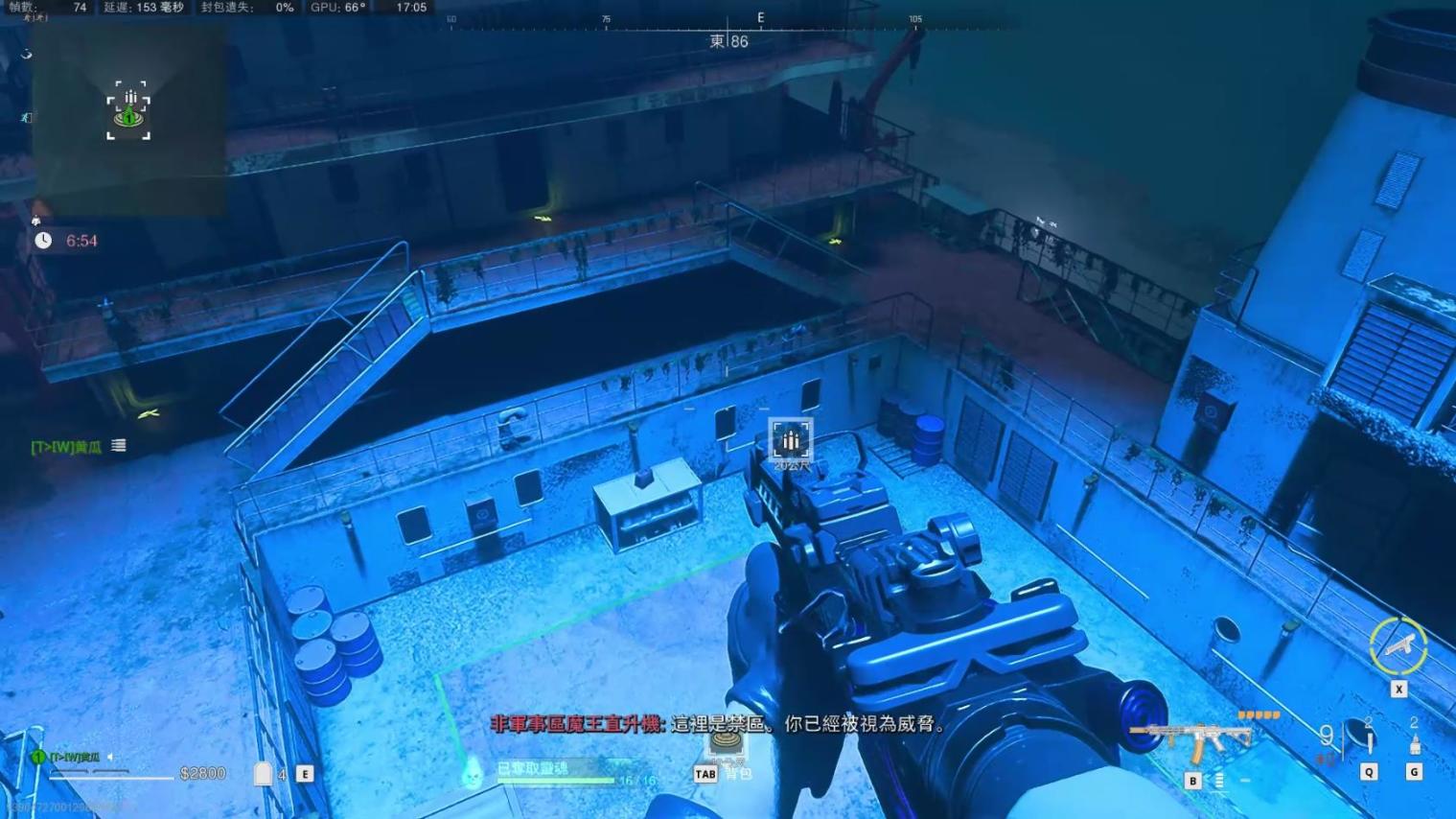The height and width of the screenshot is (819, 1456).
Task: Click the squad member name tag with list icon
Action: coord(79,447)
